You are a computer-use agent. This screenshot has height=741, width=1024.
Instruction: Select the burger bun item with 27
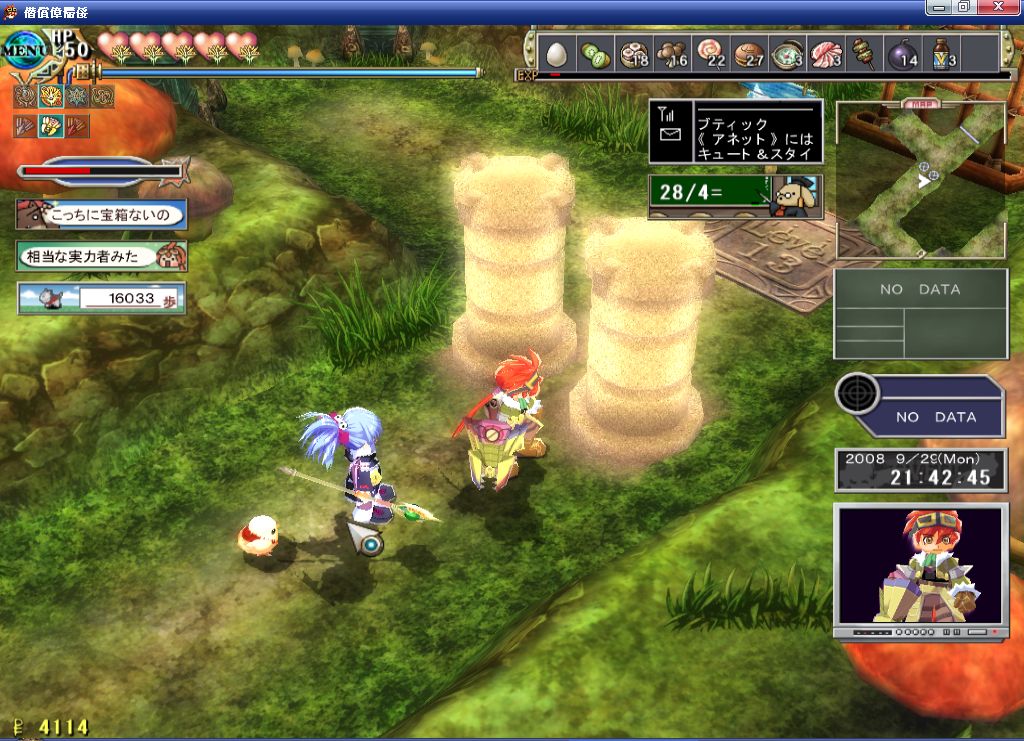pyautogui.click(x=747, y=53)
